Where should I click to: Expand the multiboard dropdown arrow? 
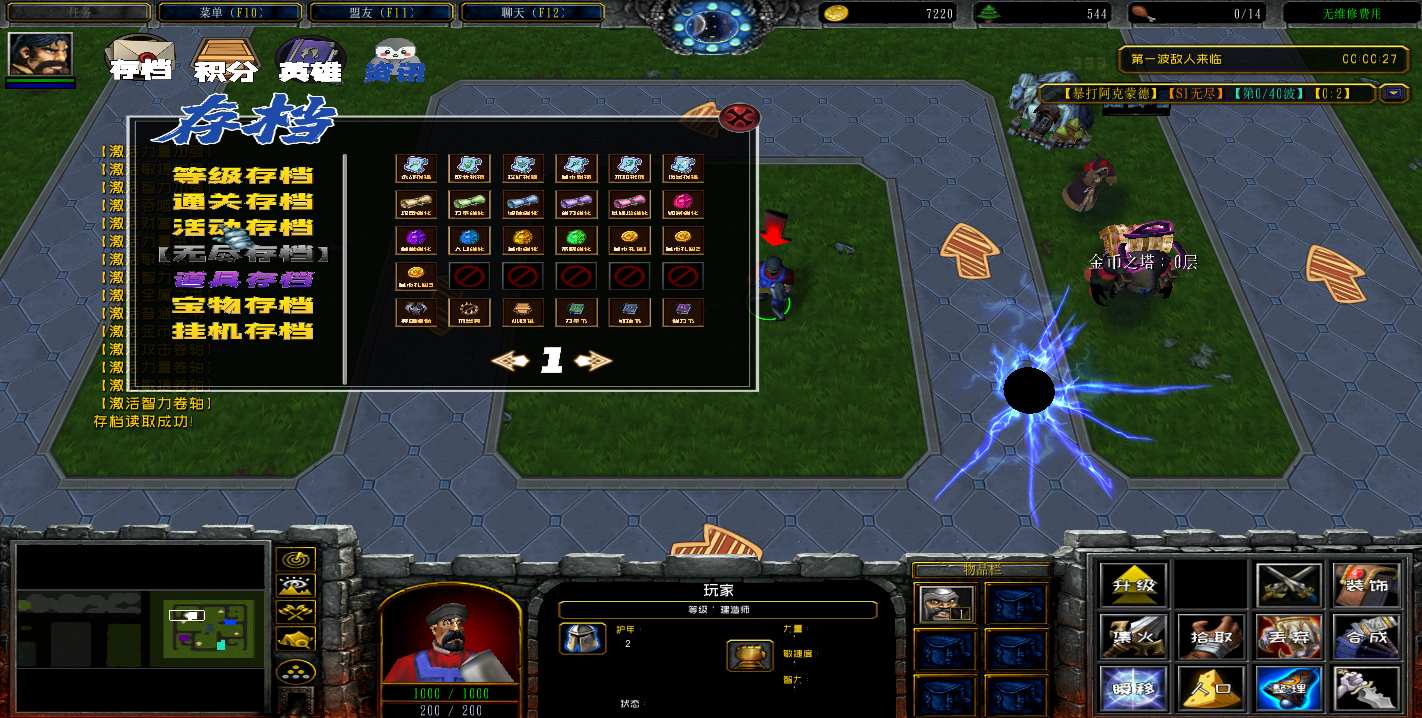1394,93
